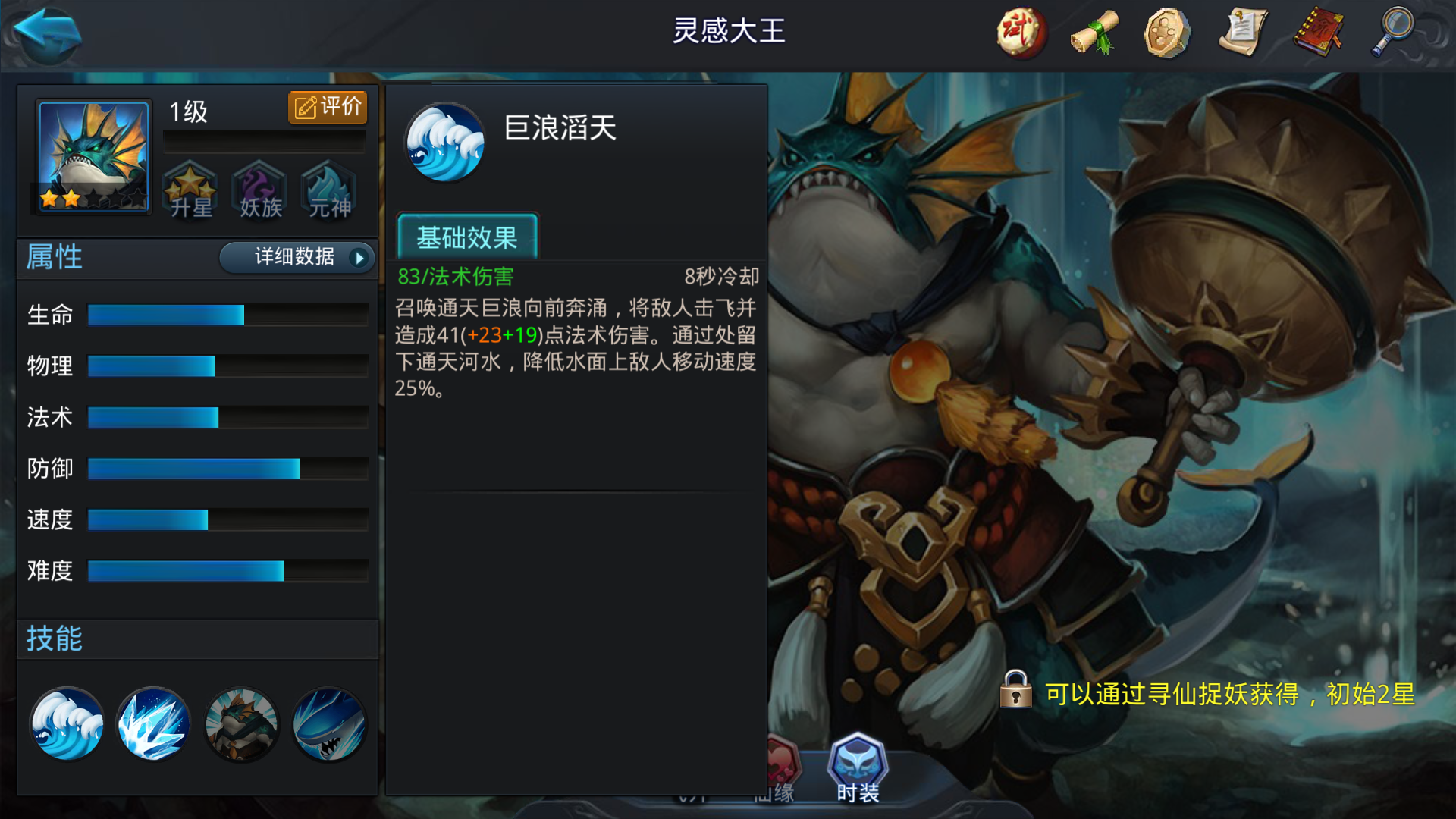
Task: Click the 基础效果 effect label
Action: pyautogui.click(x=466, y=237)
